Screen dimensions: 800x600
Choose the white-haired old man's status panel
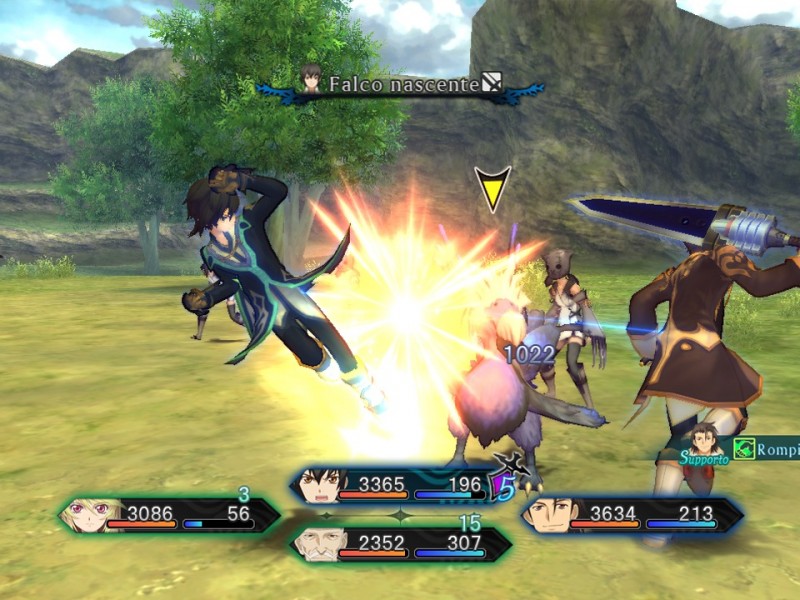click(400, 544)
